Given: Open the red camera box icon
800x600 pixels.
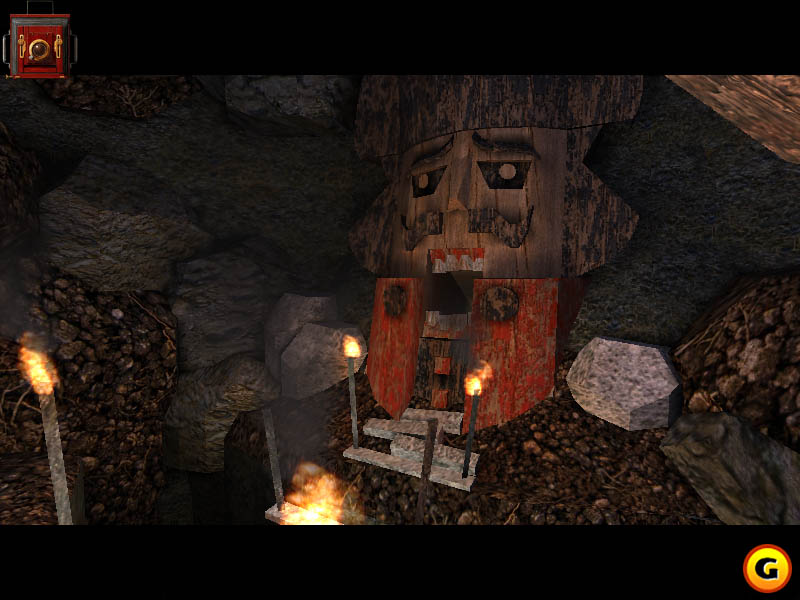Looking at the screenshot, I should pyautogui.click(x=39, y=45).
